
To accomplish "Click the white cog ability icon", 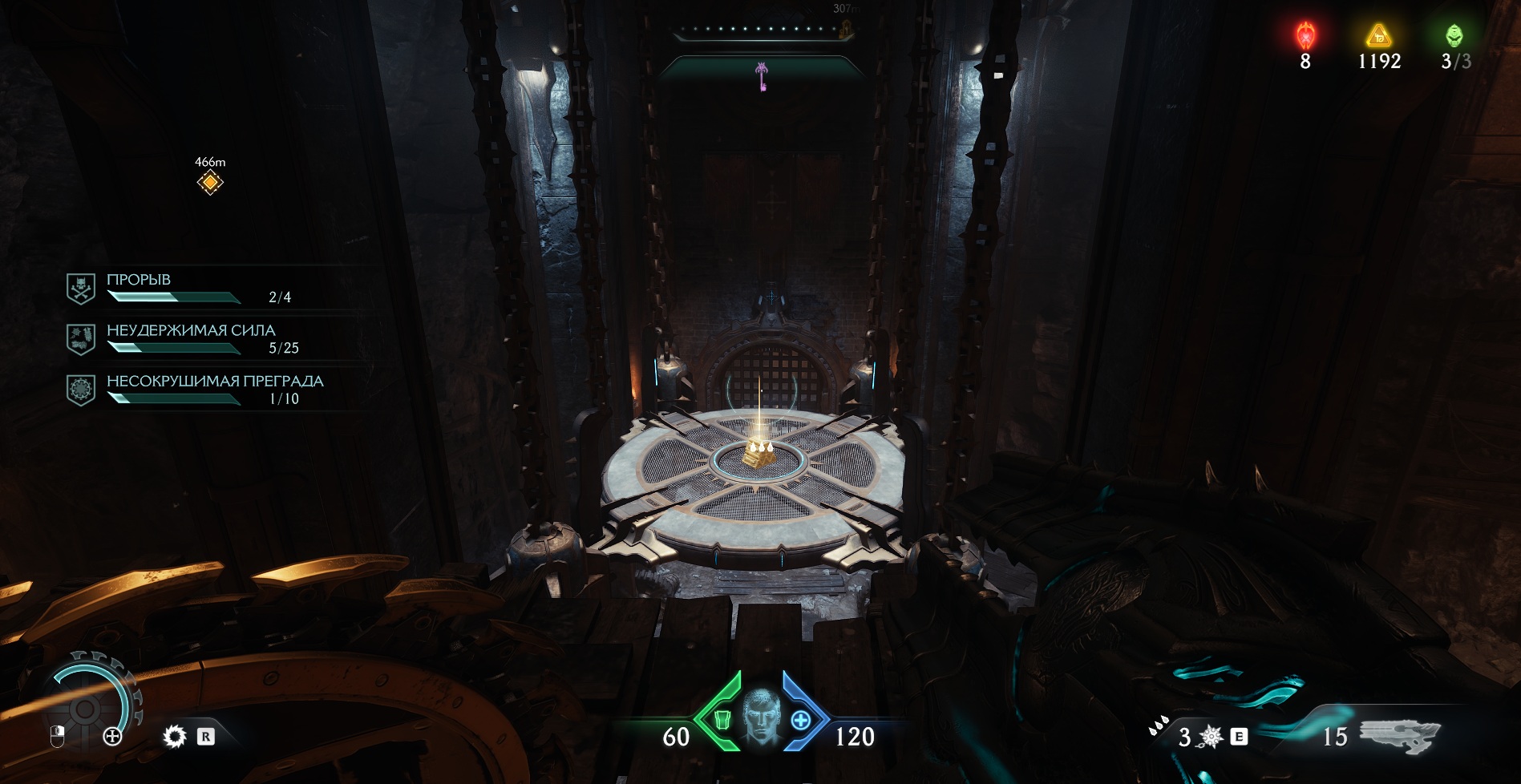I will coord(174,736).
